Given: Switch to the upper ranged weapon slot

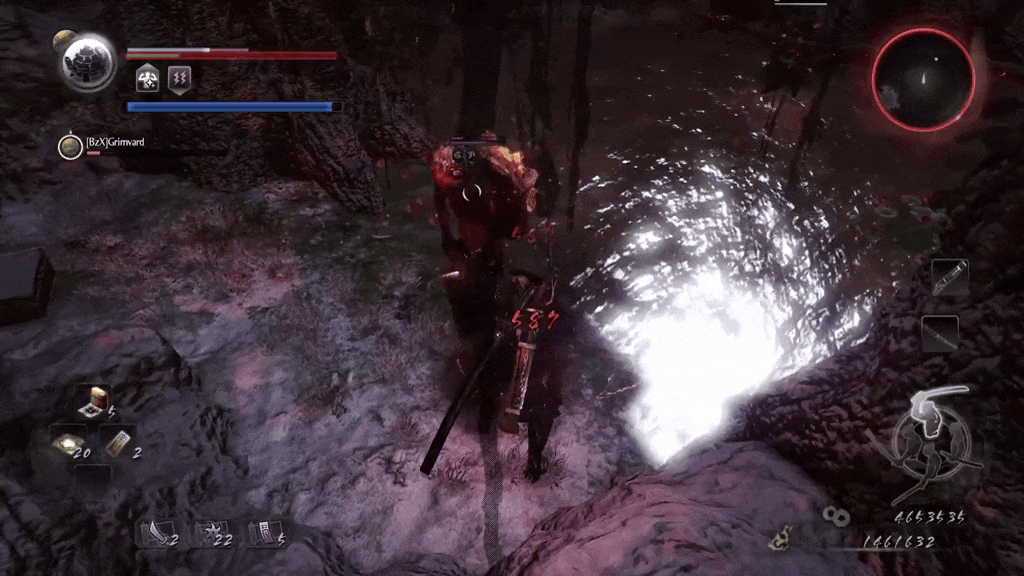Looking at the screenshot, I should pos(949,276).
